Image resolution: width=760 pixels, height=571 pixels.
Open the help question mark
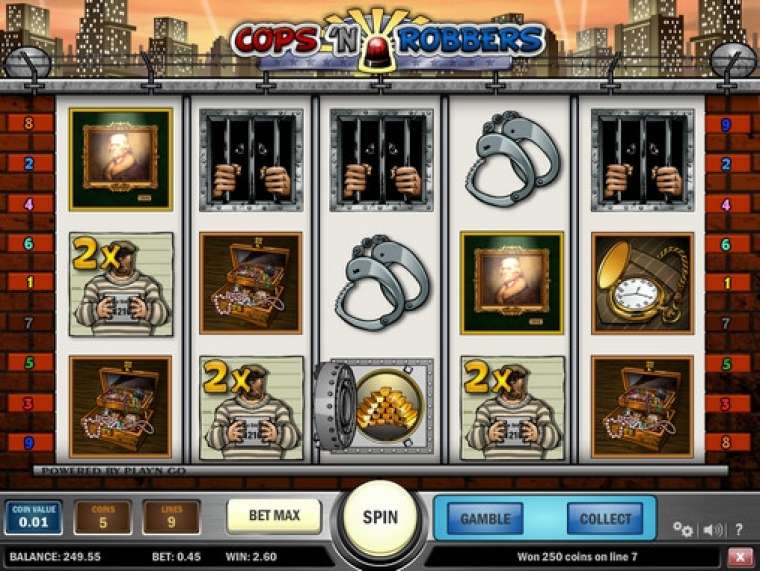(x=739, y=529)
